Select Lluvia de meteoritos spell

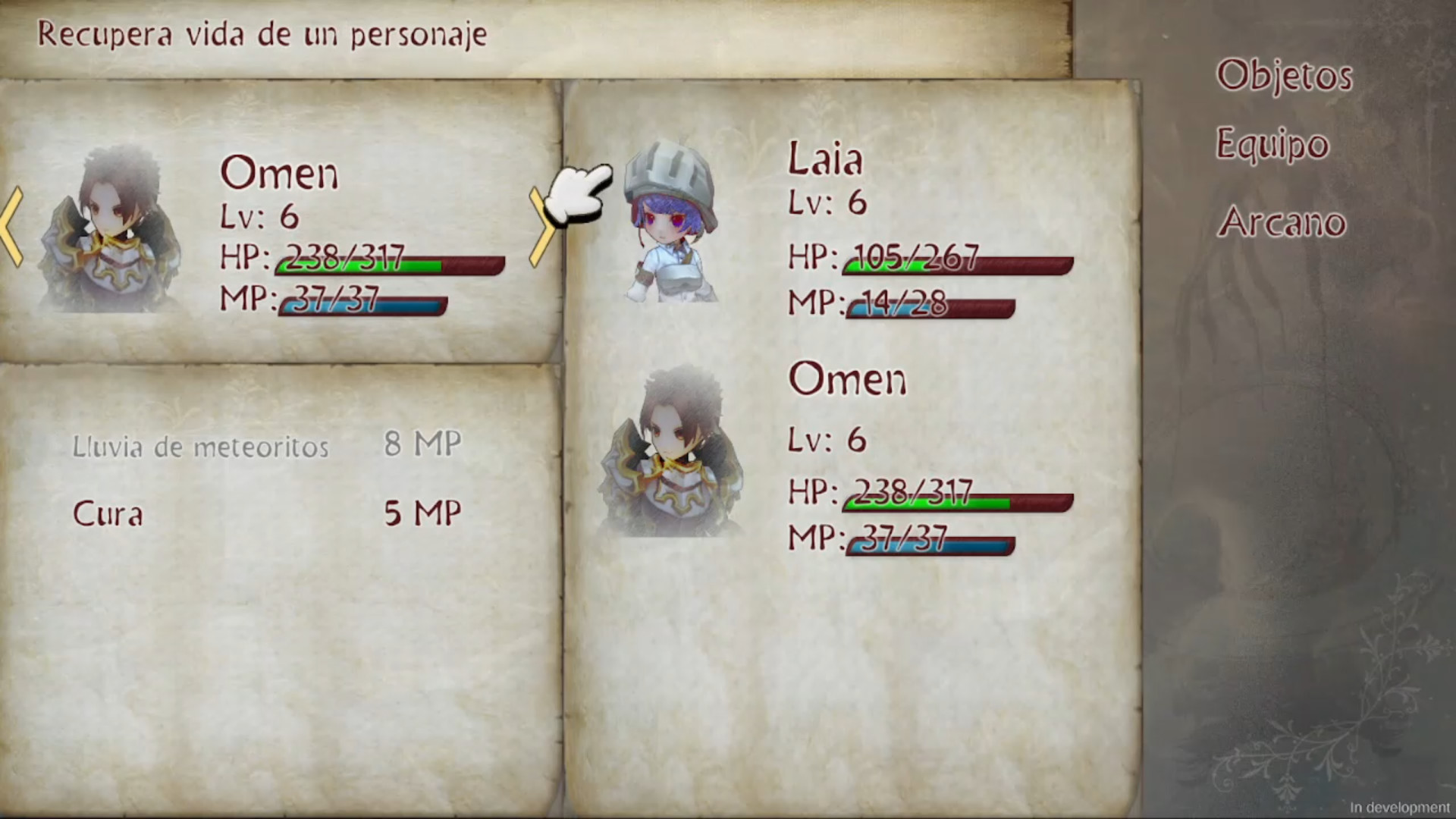(199, 446)
